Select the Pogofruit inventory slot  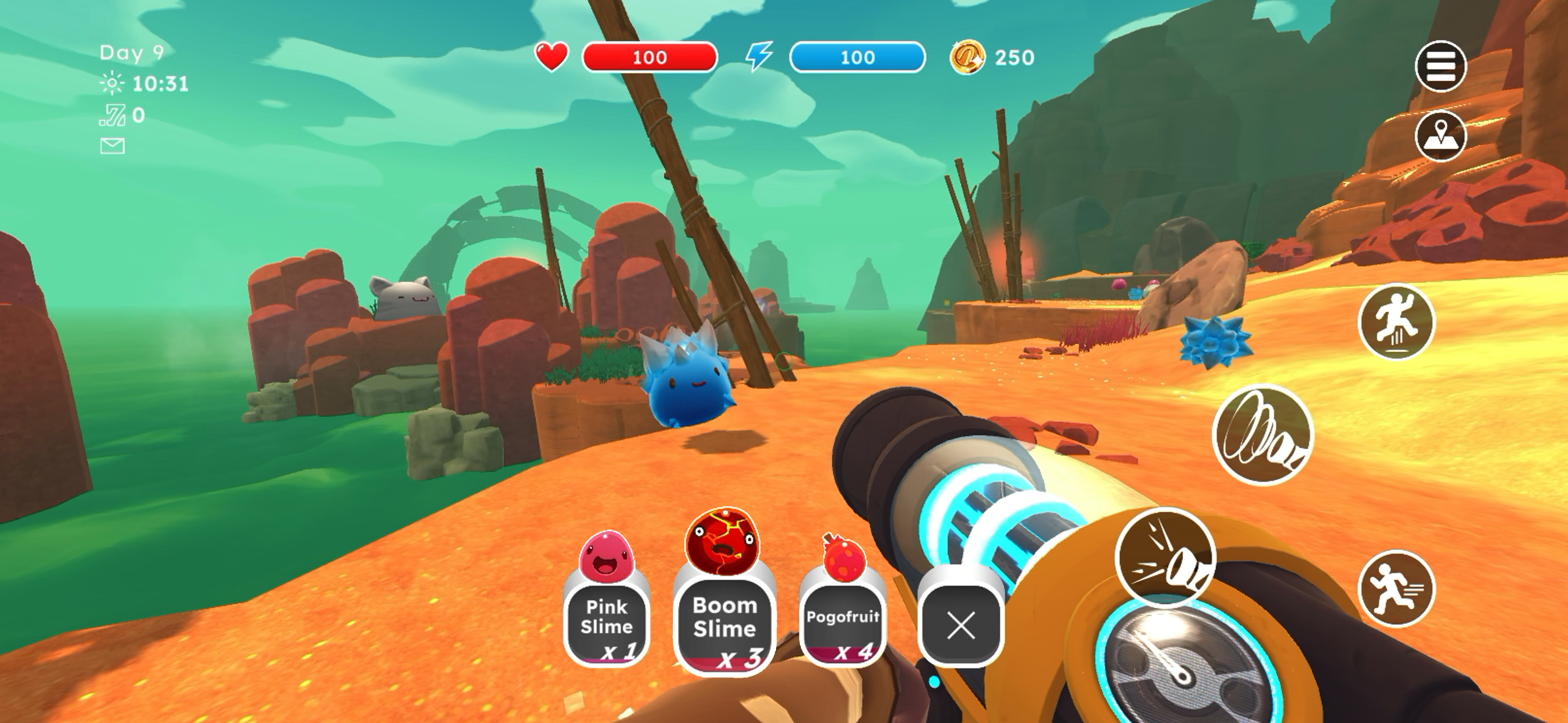tap(842, 622)
